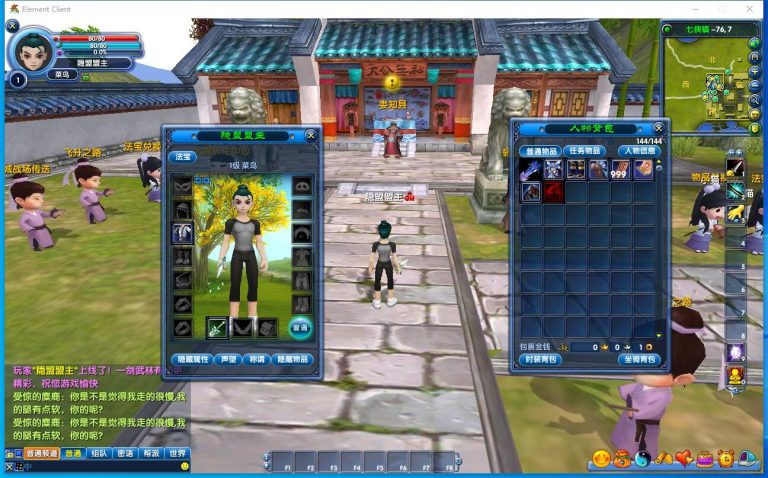Switch chat to the 组队 channel
This screenshot has height=478, width=768.
(99, 453)
